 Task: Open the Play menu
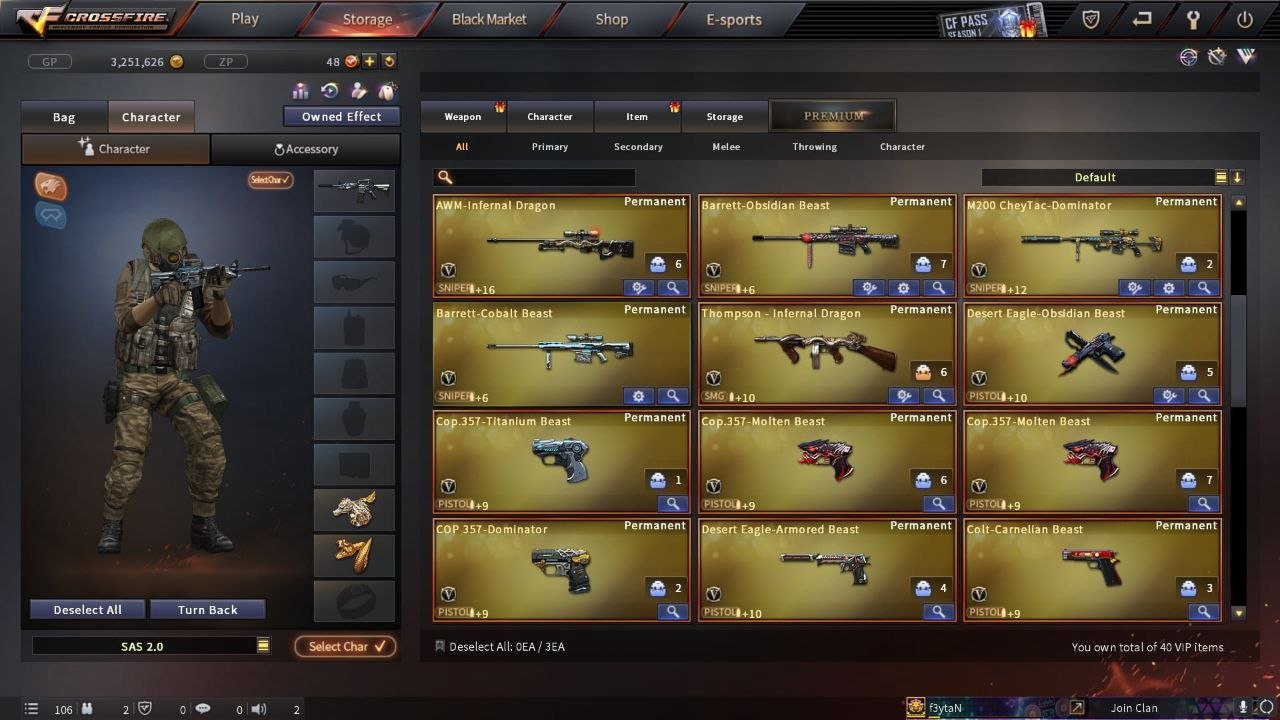(244, 19)
